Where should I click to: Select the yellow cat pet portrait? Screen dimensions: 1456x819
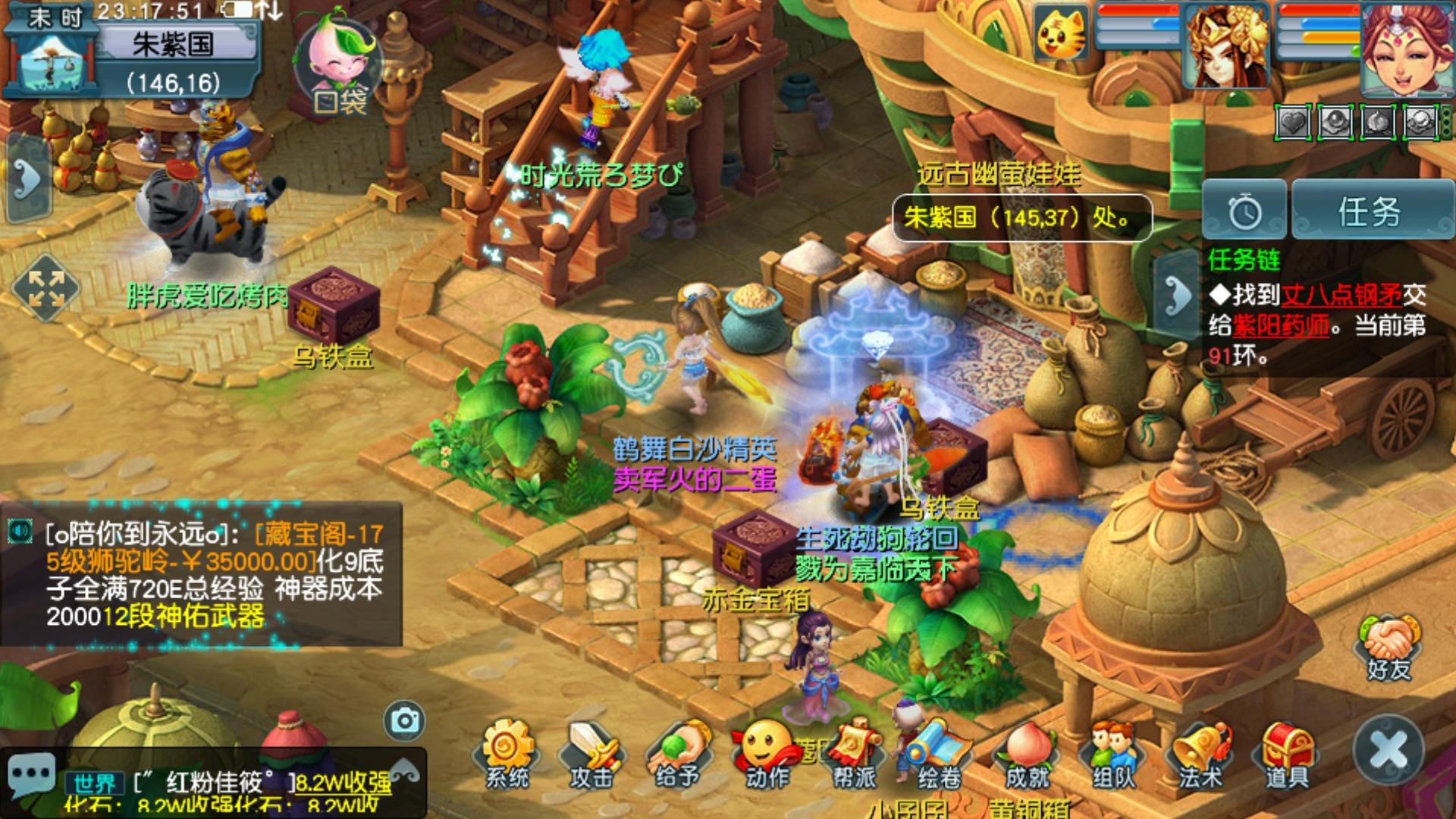(1060, 33)
